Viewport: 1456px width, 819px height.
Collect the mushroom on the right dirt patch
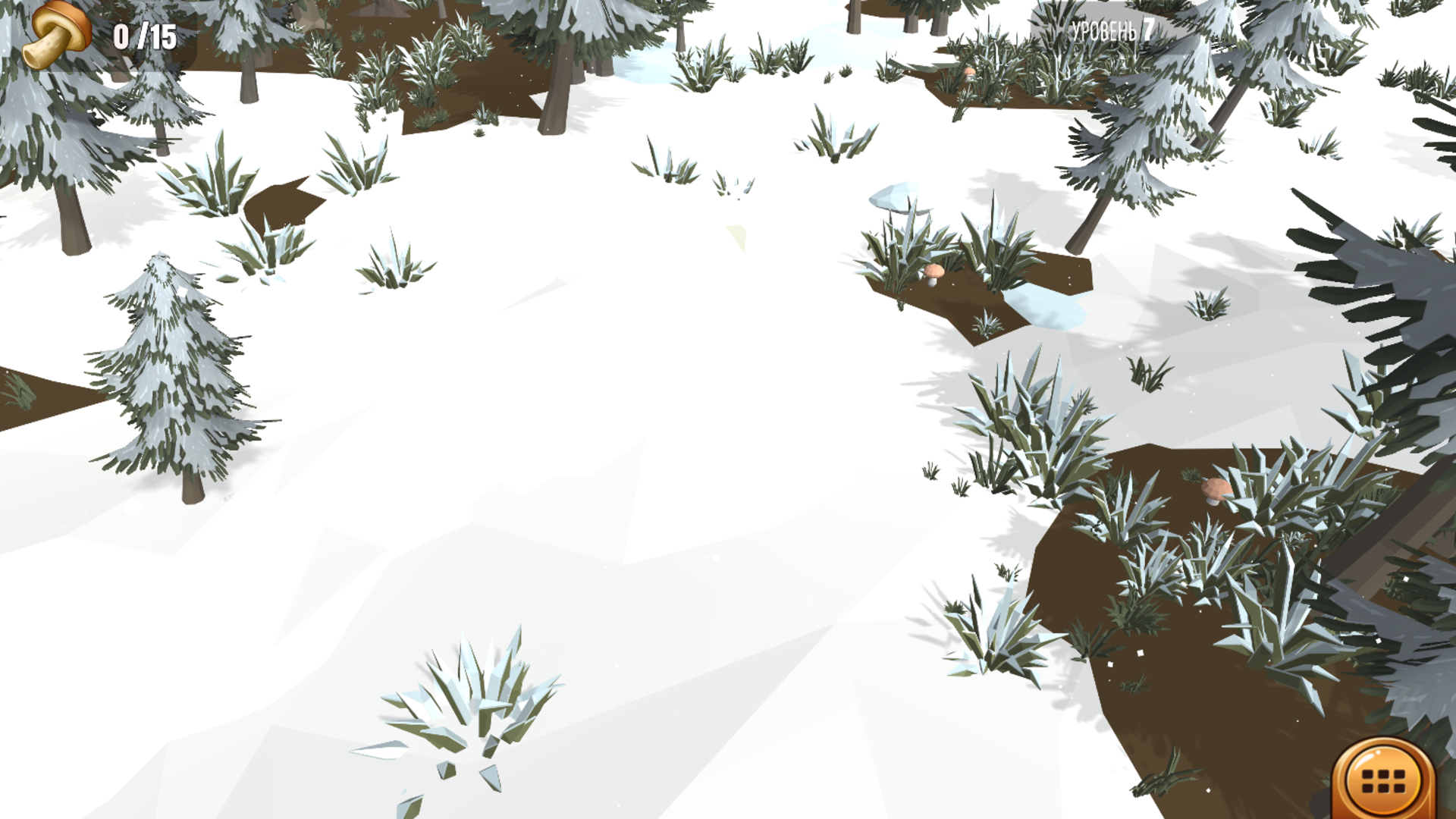pos(1217,490)
